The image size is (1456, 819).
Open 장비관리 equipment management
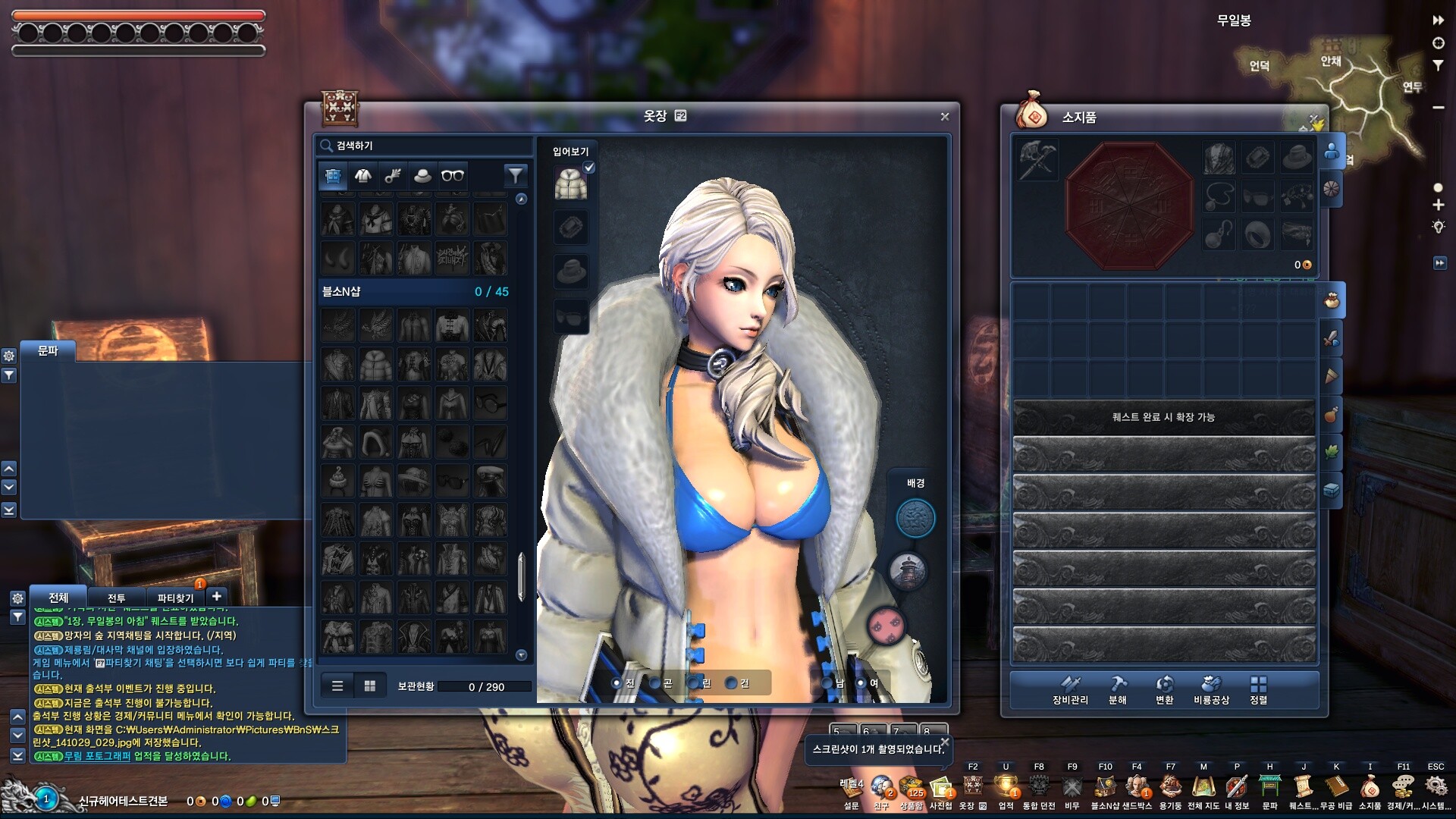click(x=1070, y=690)
